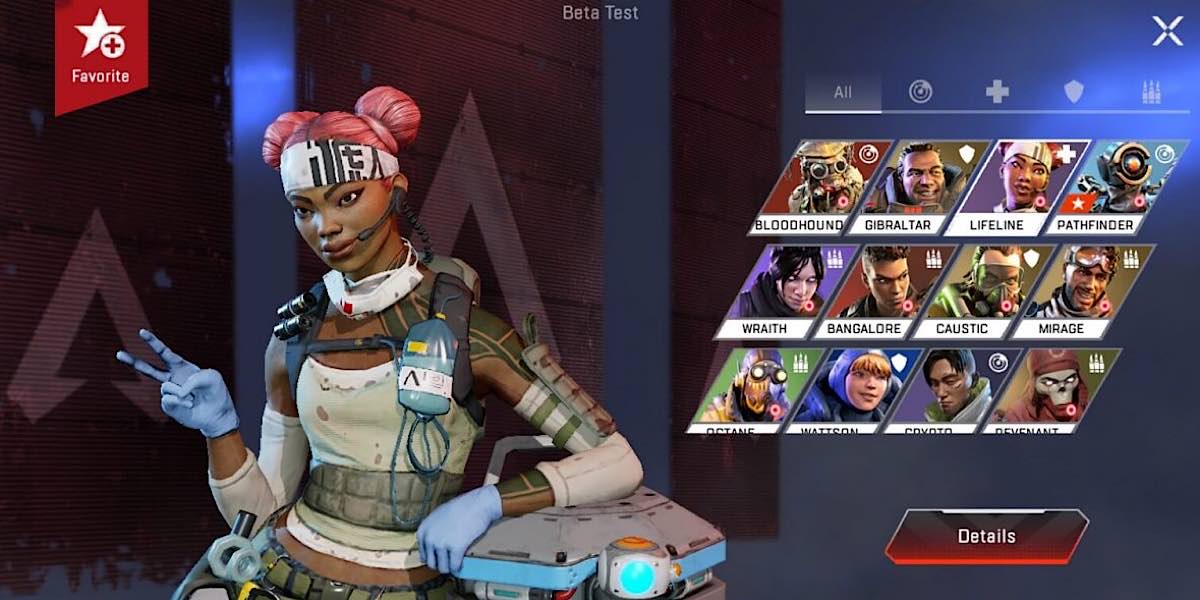Viewport: 1200px width, 600px height.
Task: Filter legends by the recon spiral tab
Action: click(920, 92)
